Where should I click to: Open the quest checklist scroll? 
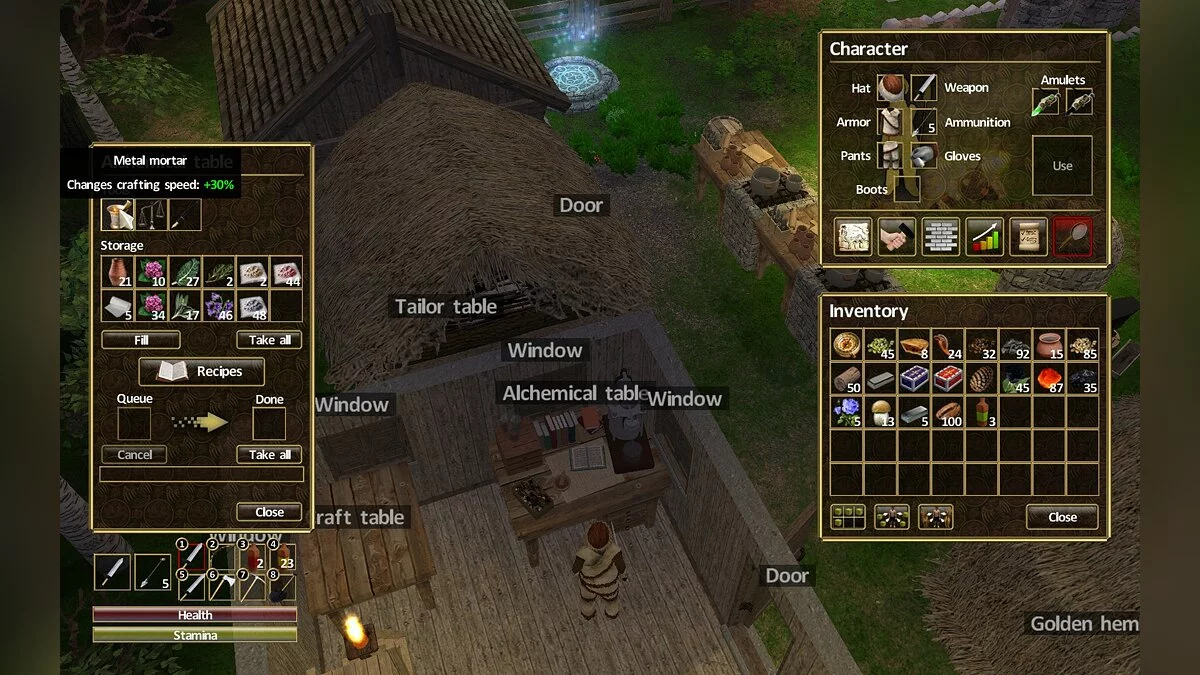[1028, 237]
